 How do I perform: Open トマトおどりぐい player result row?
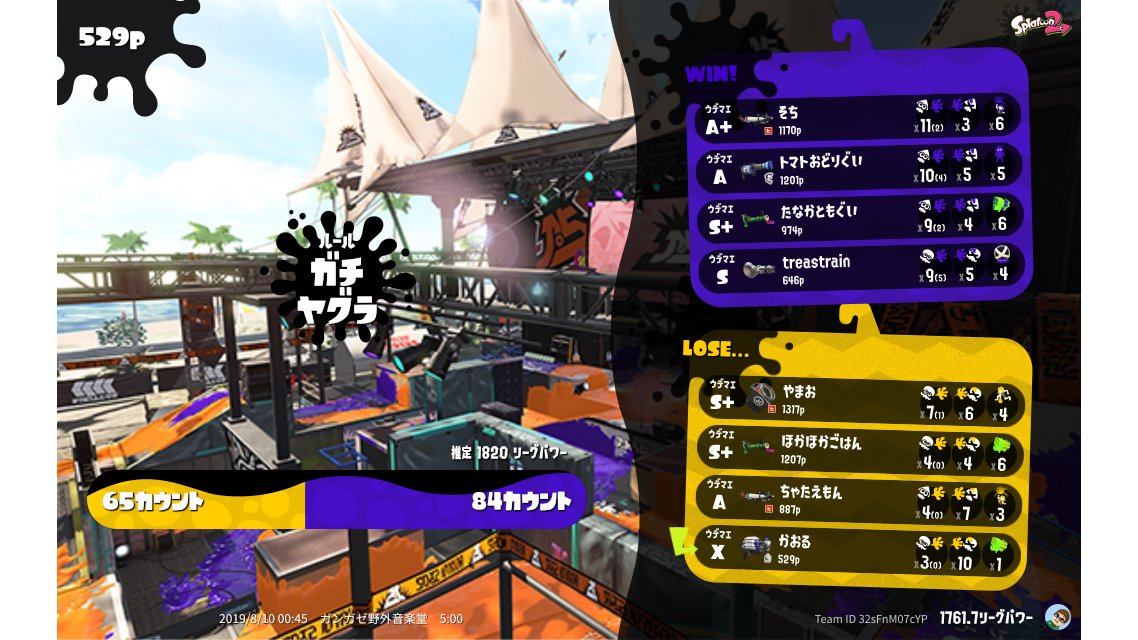(860, 167)
